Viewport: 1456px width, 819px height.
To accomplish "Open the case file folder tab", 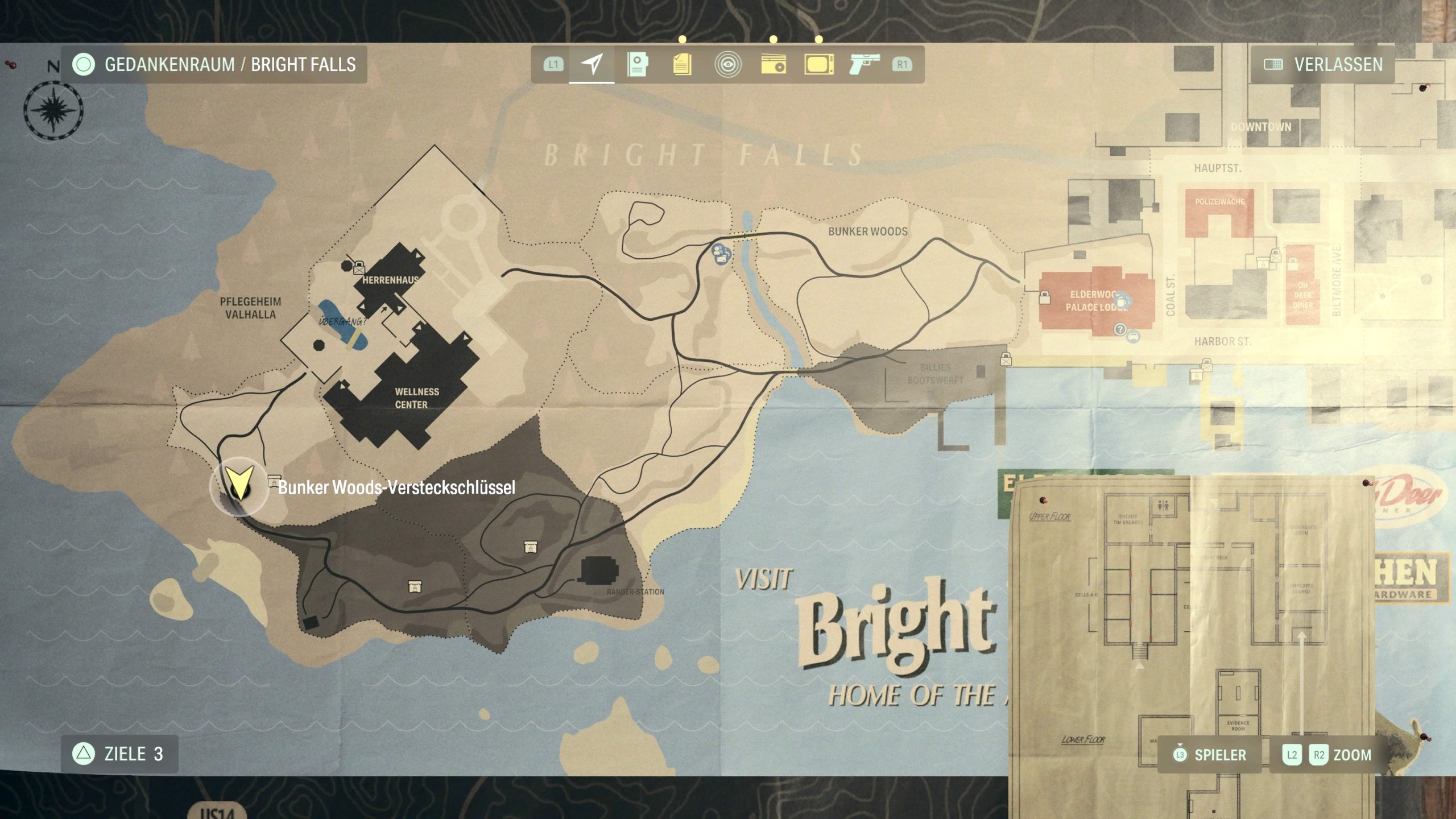I will [637, 64].
